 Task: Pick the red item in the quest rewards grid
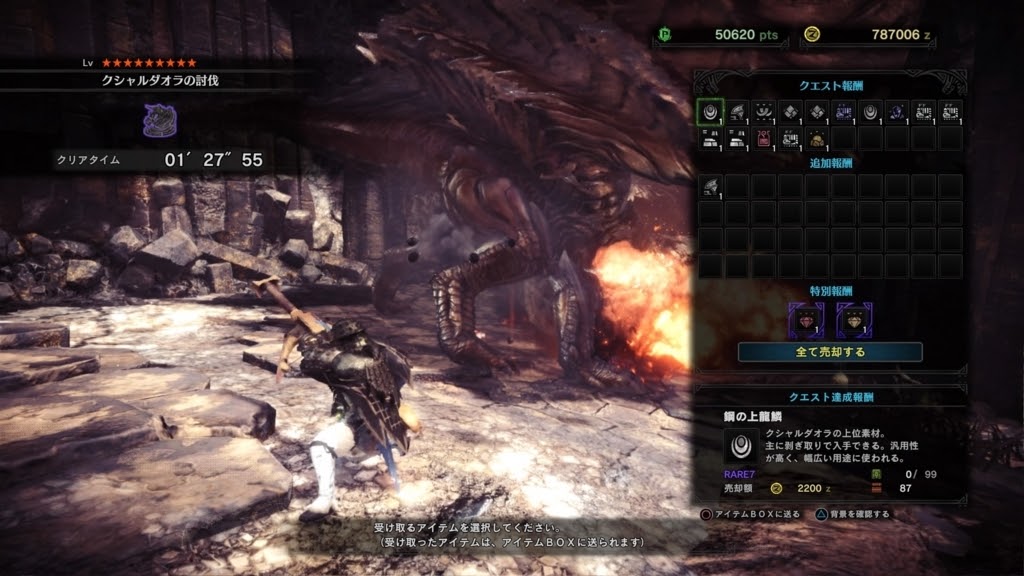763,138
